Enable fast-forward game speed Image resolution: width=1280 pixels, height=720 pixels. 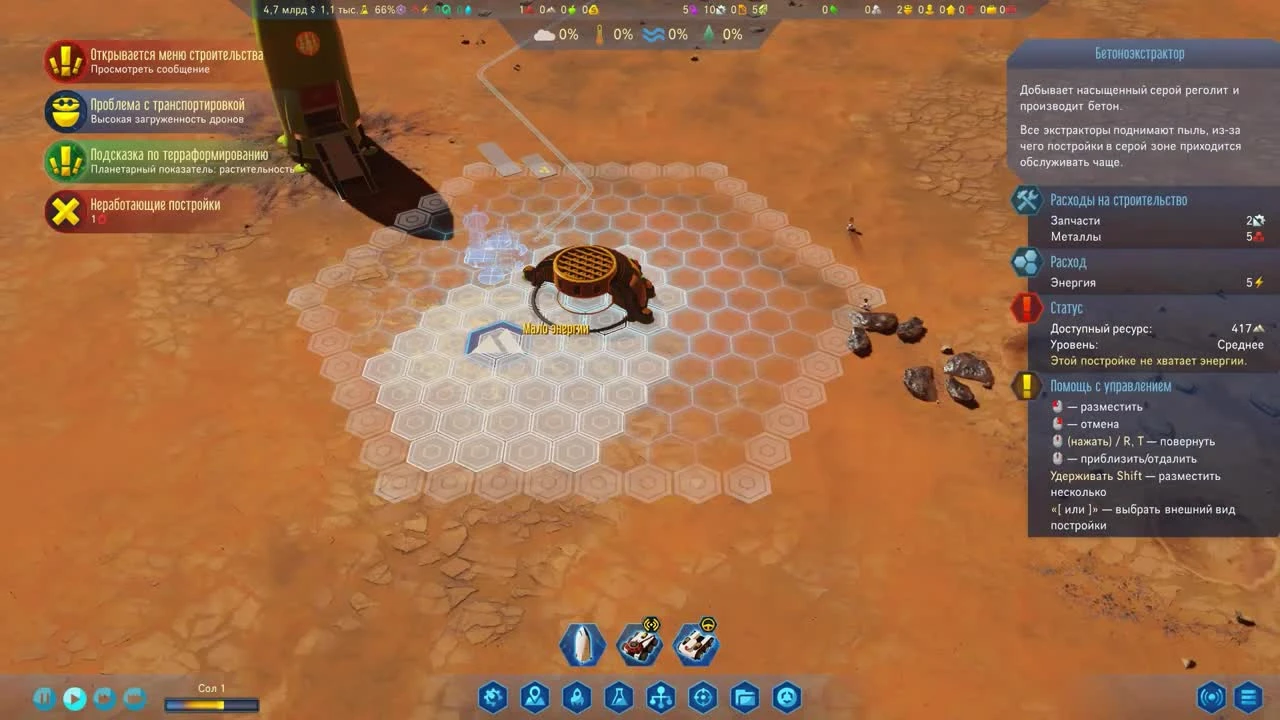[104, 698]
